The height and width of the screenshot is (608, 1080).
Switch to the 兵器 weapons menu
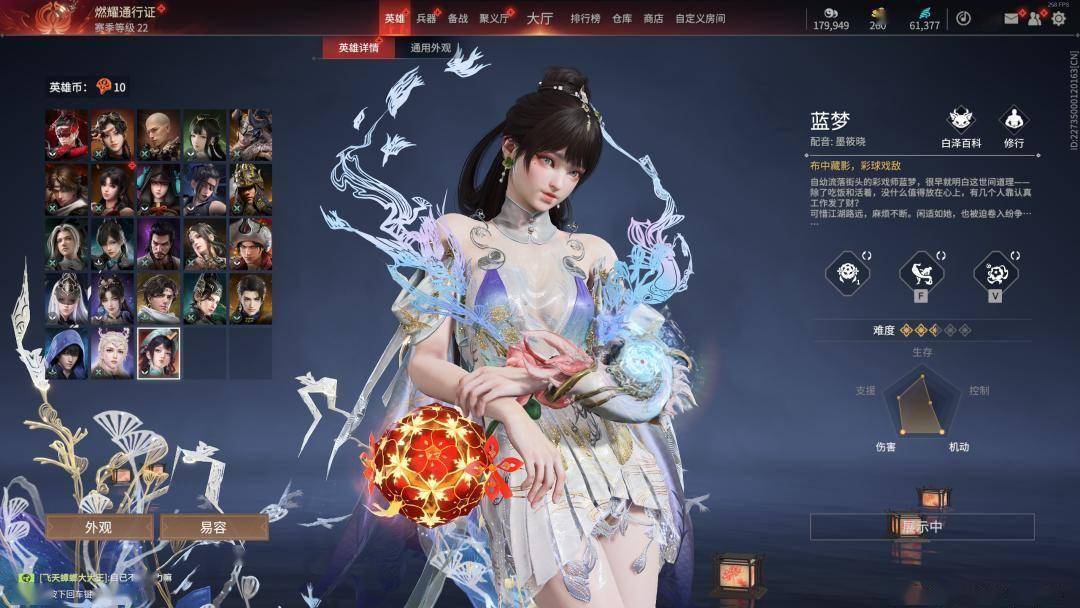point(426,18)
